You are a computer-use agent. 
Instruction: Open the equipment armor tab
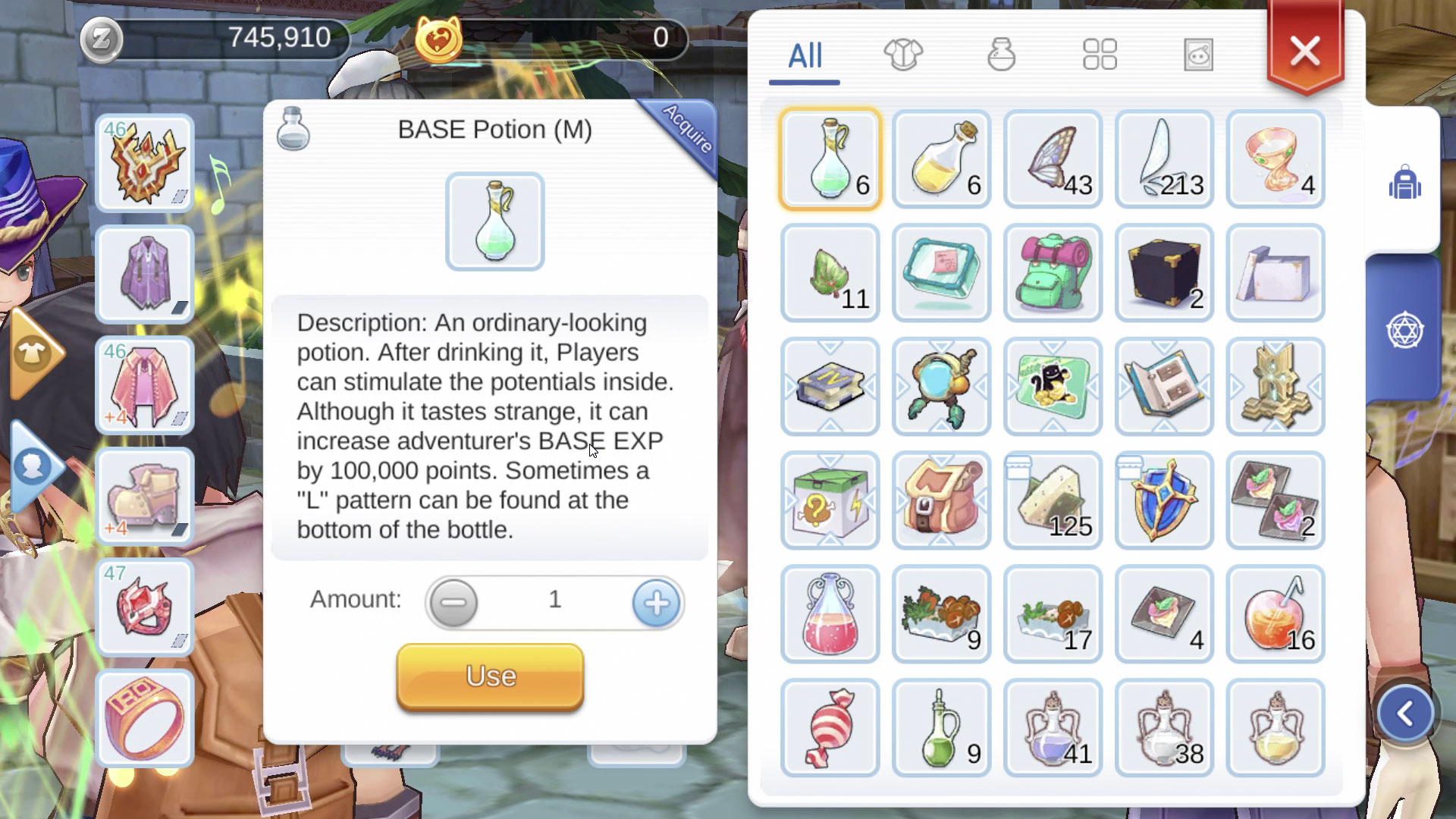[x=903, y=55]
